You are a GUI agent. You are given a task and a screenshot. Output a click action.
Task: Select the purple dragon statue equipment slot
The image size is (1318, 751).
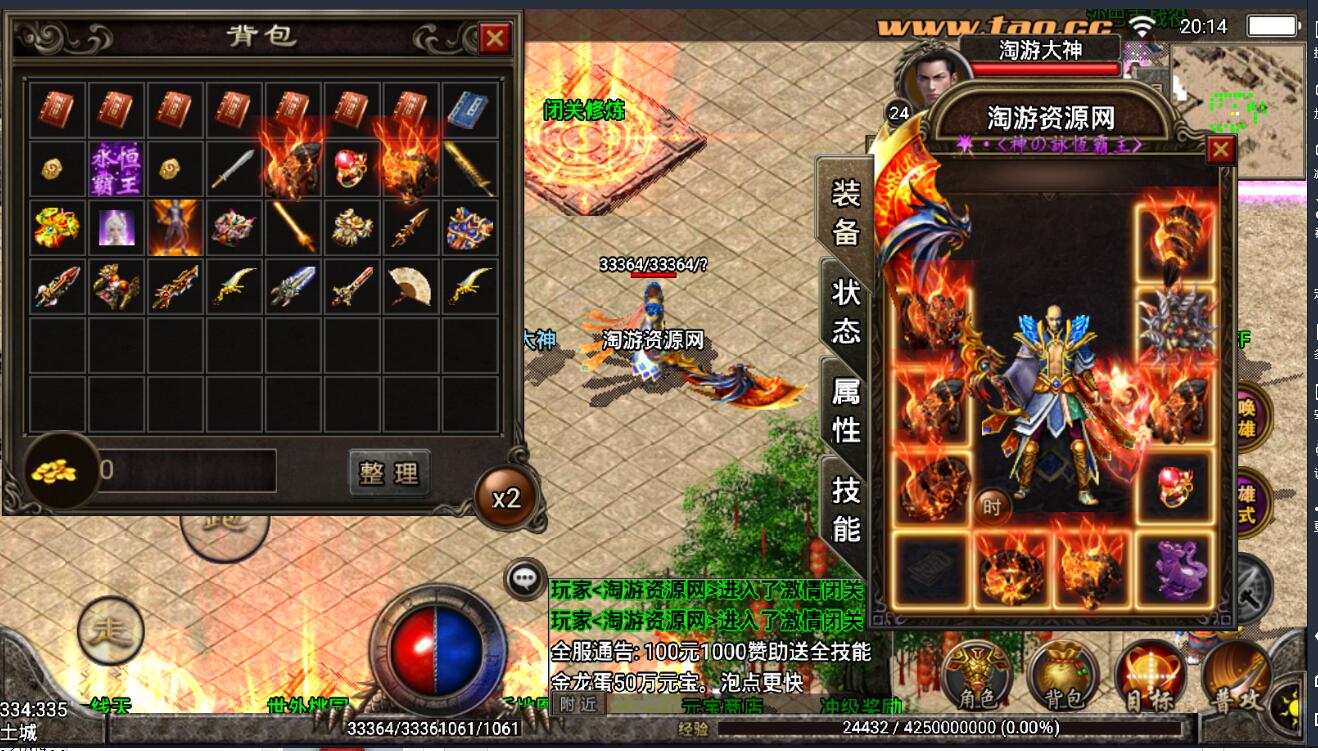point(1173,569)
